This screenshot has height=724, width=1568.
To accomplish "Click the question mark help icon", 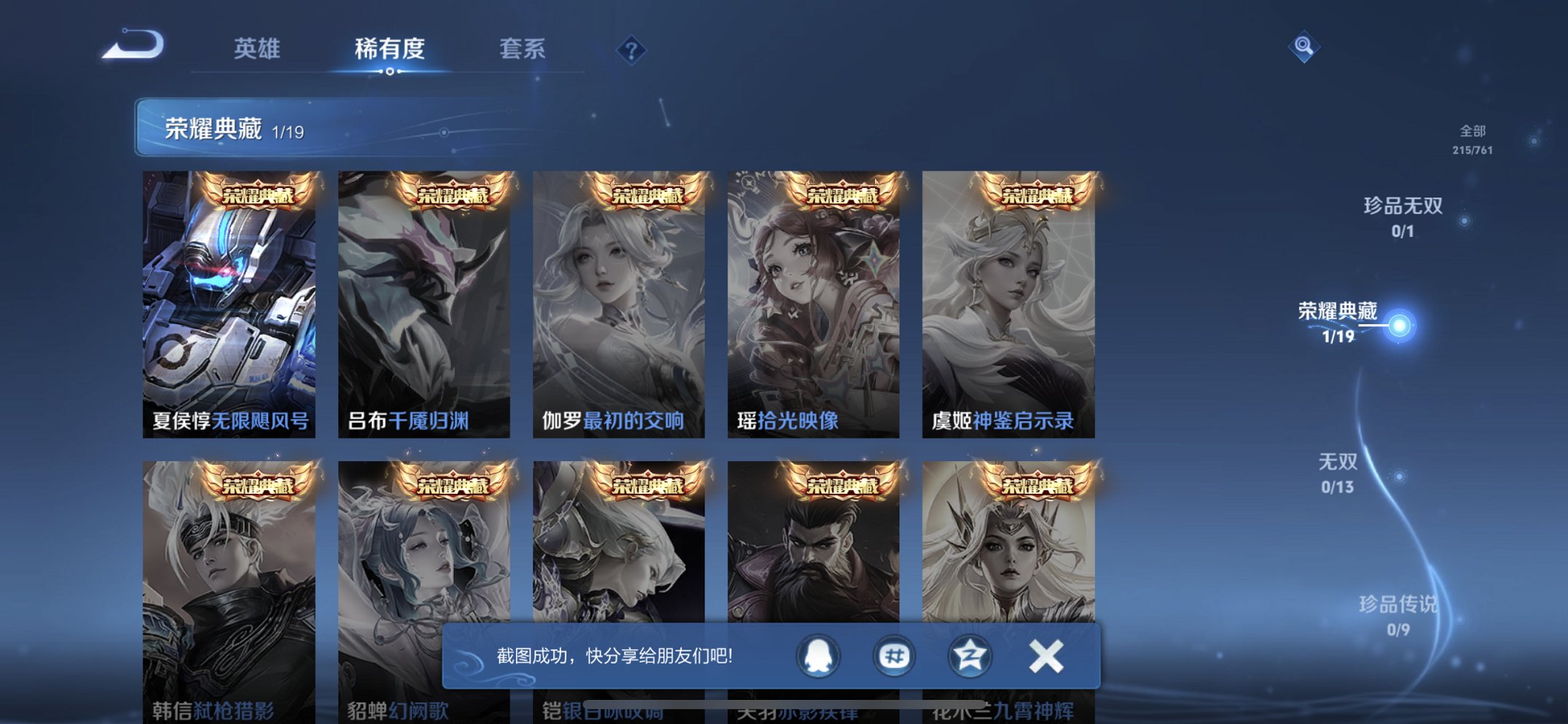I will point(631,50).
